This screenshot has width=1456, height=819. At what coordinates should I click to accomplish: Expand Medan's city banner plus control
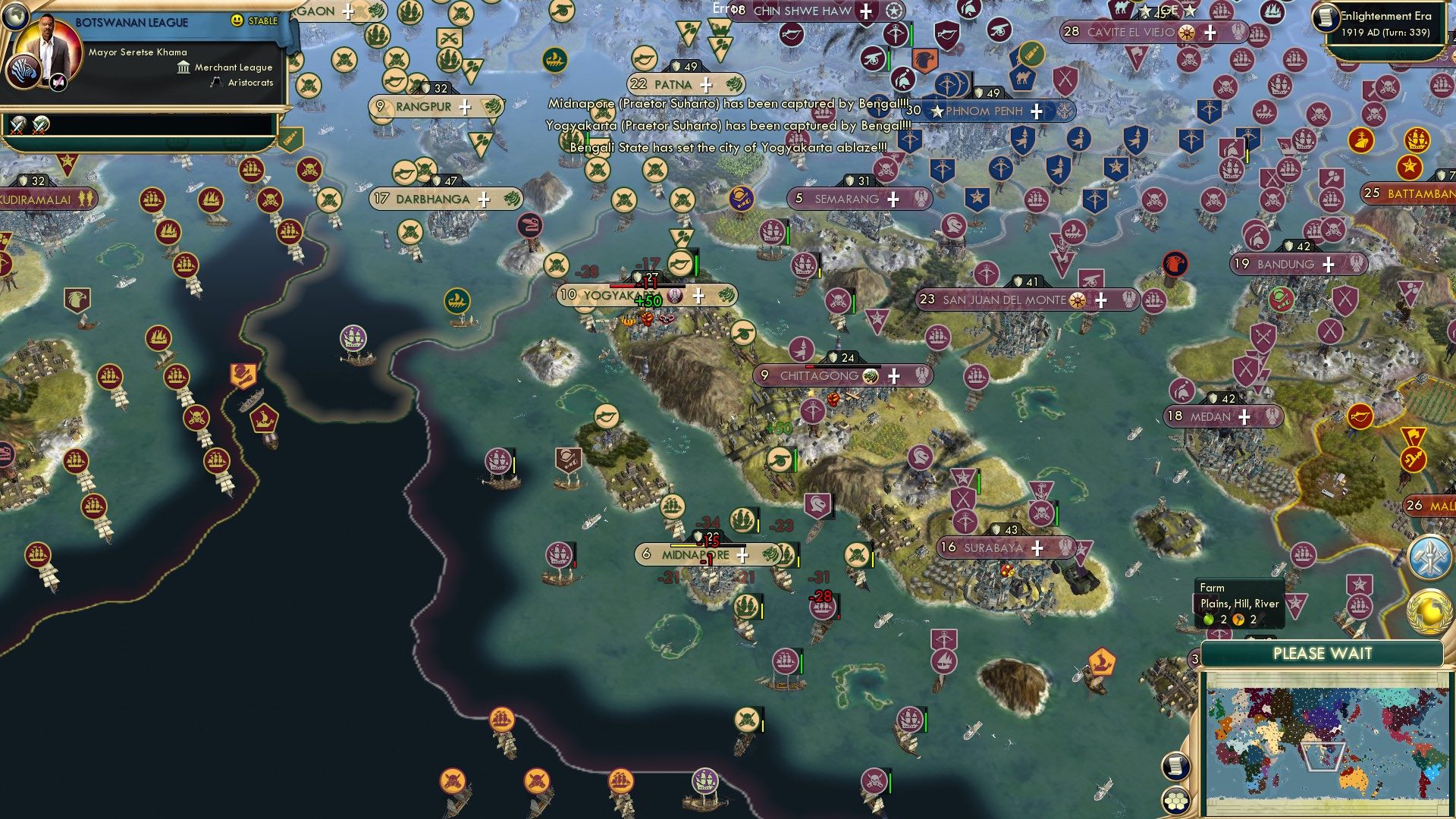tap(1243, 416)
